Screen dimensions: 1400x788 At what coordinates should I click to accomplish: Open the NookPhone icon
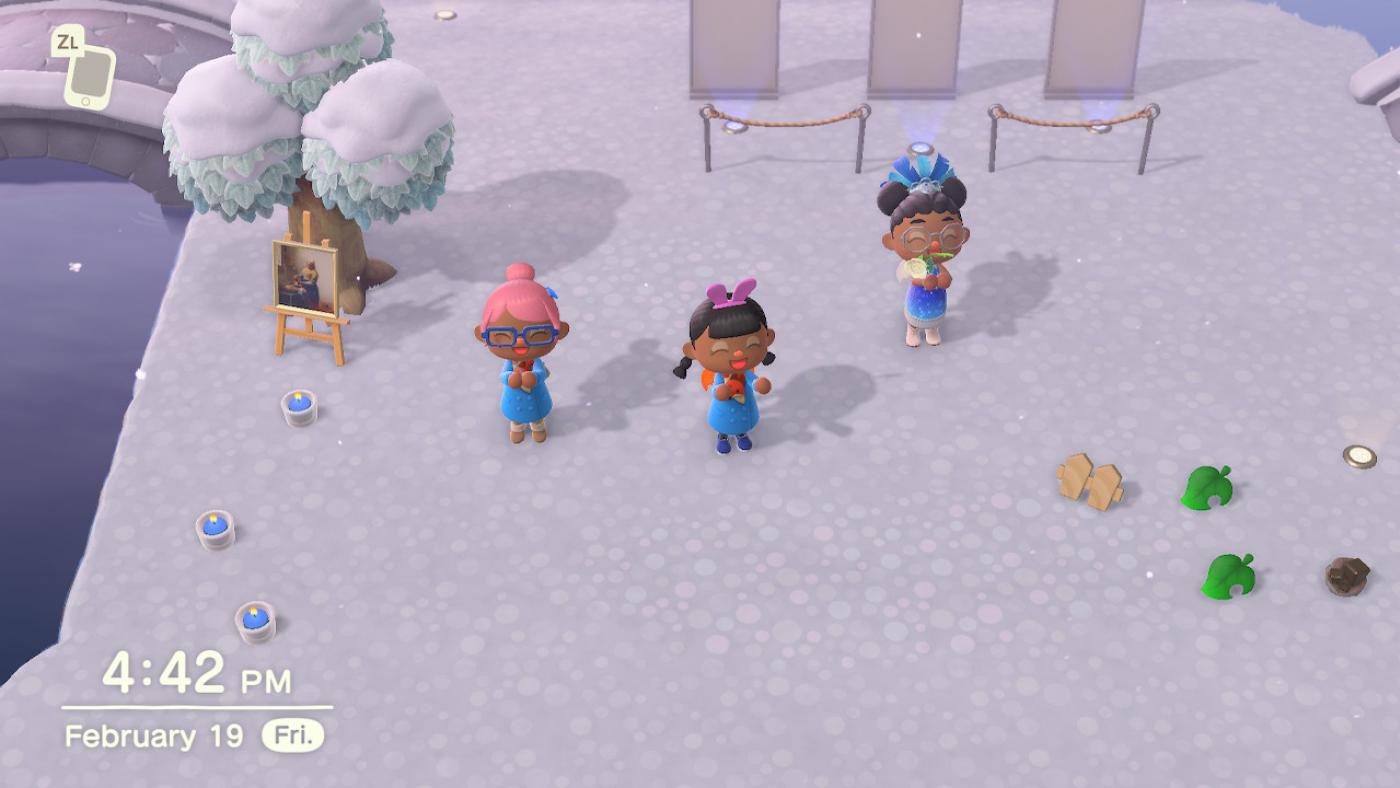[89, 76]
